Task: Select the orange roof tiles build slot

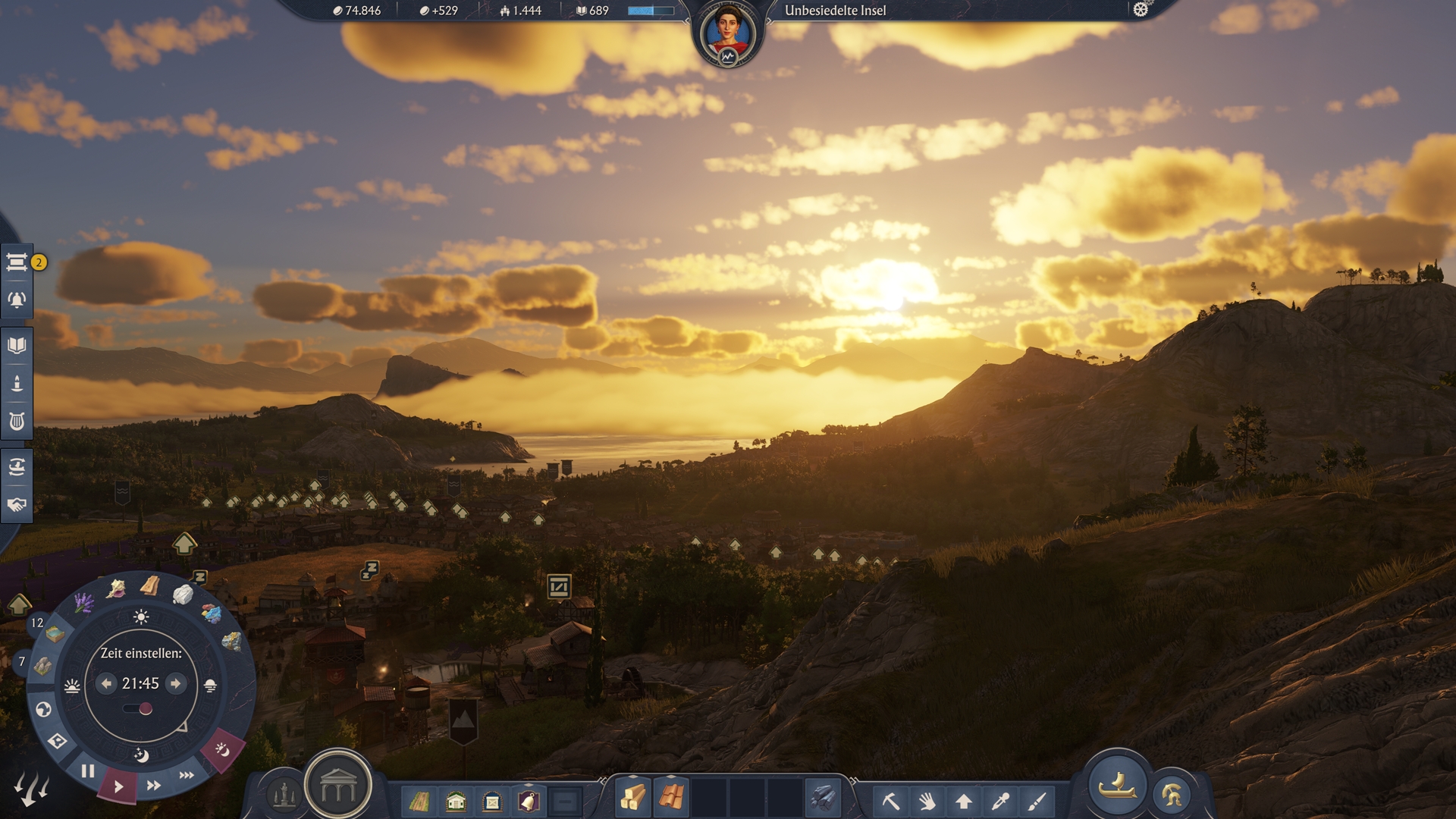Action: coord(670,798)
